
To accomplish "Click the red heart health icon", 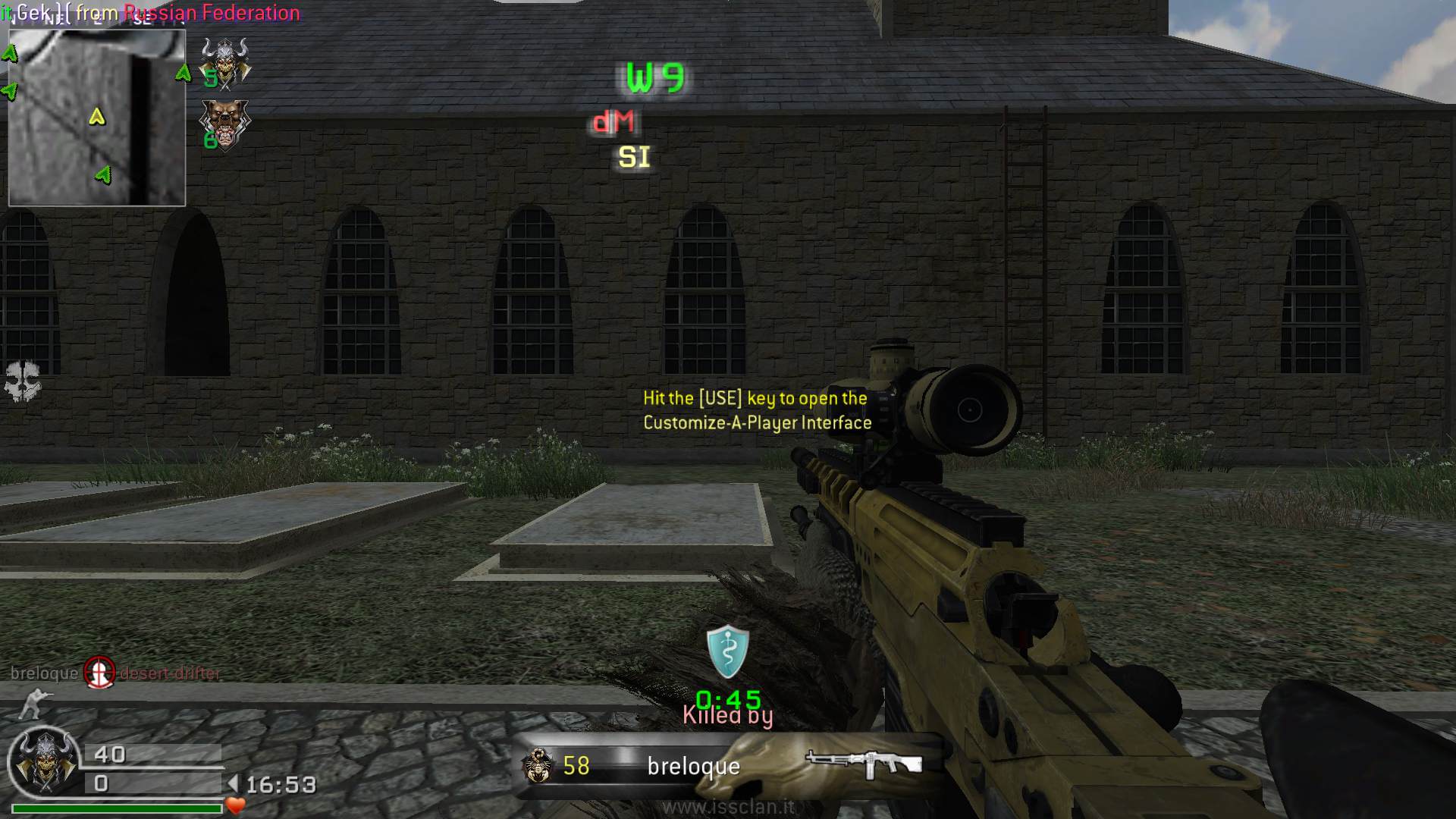I will (235, 805).
